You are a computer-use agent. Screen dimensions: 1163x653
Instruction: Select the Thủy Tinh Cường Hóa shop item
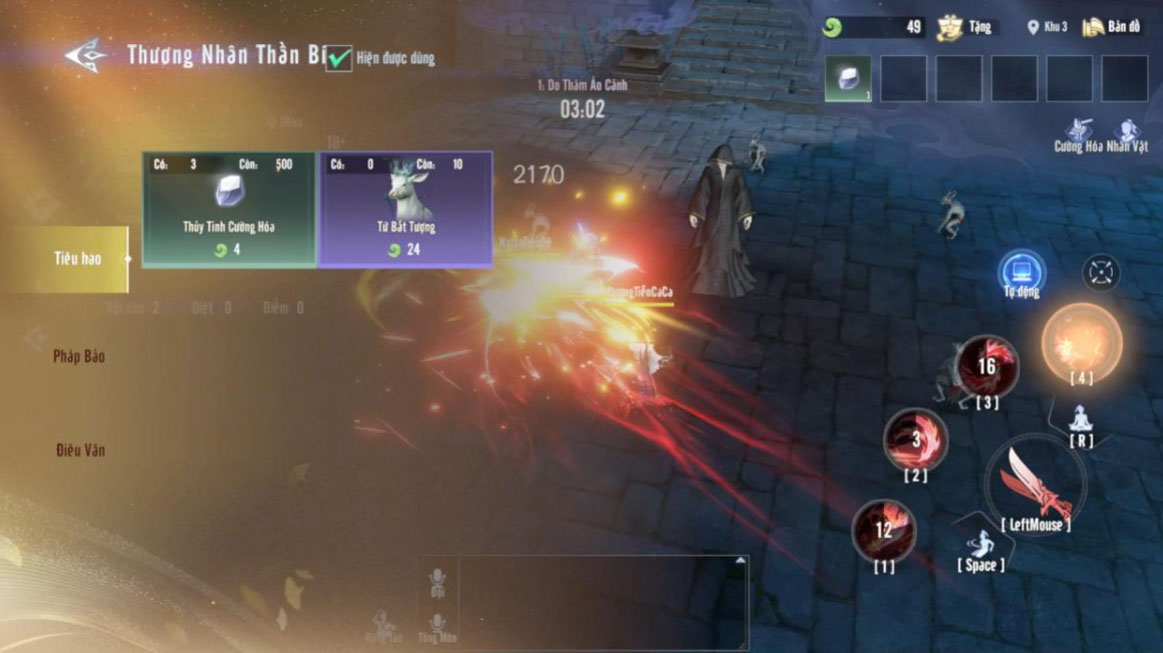[x=229, y=209]
